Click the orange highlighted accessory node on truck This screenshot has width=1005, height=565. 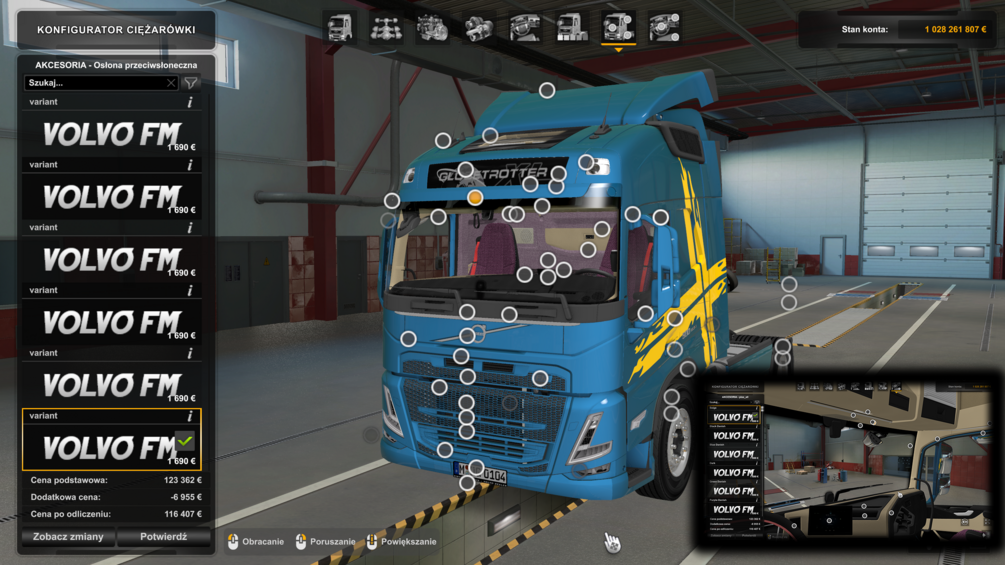click(475, 198)
